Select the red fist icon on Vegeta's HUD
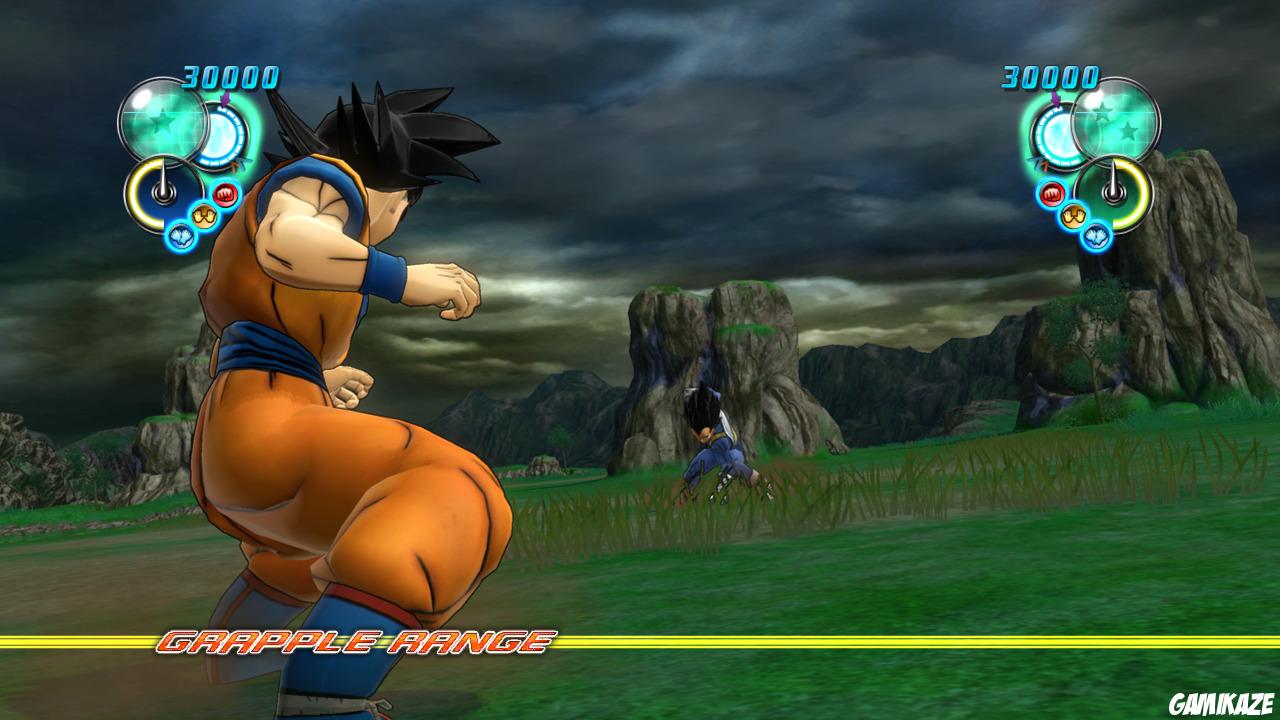The image size is (1280, 720). point(1051,194)
